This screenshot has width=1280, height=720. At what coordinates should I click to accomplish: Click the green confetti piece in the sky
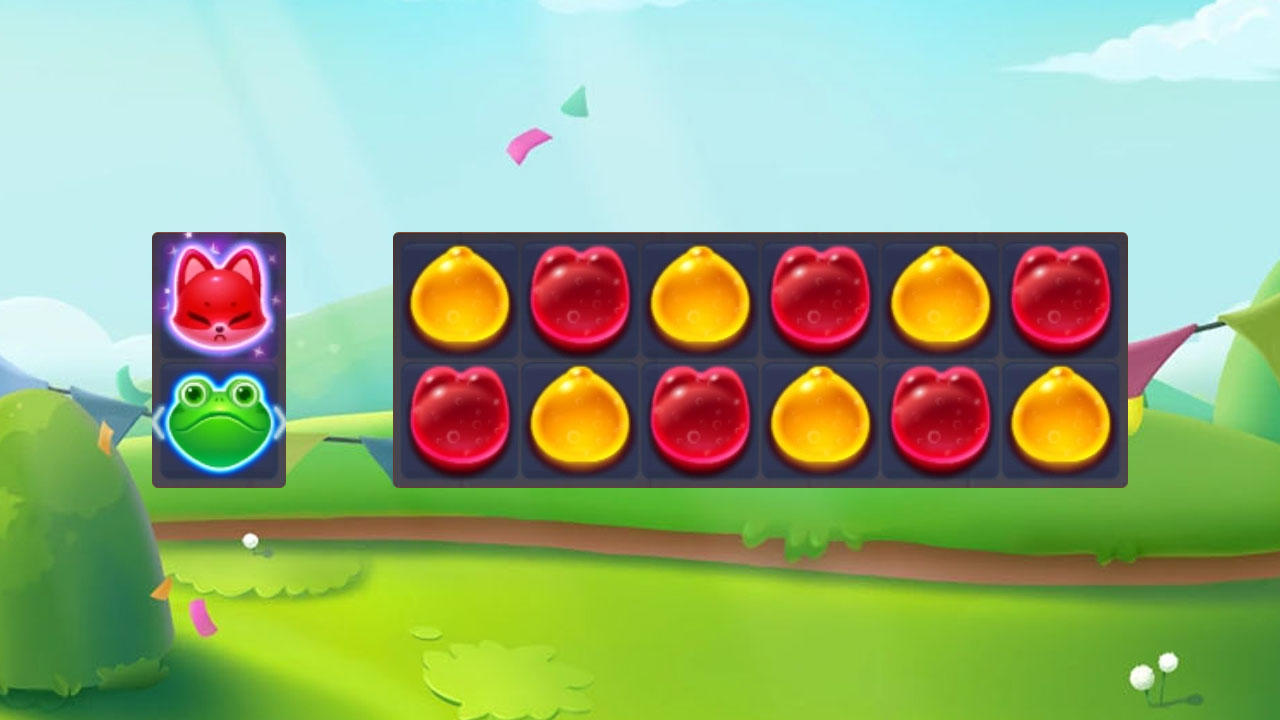pyautogui.click(x=574, y=100)
